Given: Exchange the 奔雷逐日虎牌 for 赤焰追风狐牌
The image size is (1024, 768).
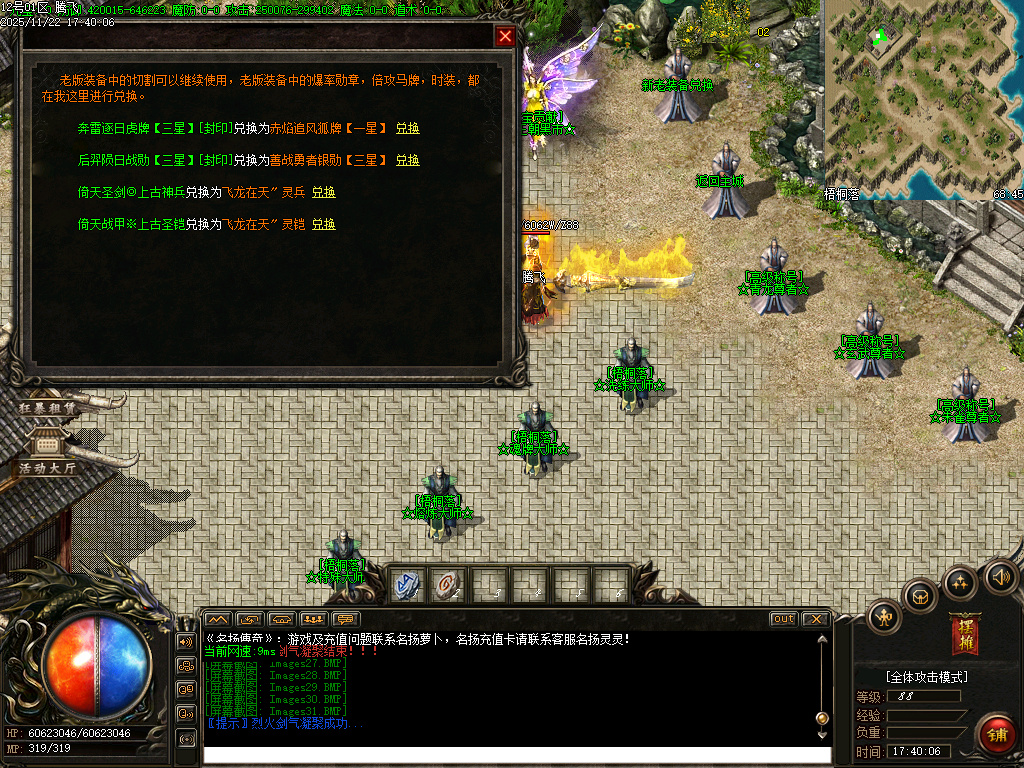Looking at the screenshot, I should pyautogui.click(x=407, y=129).
